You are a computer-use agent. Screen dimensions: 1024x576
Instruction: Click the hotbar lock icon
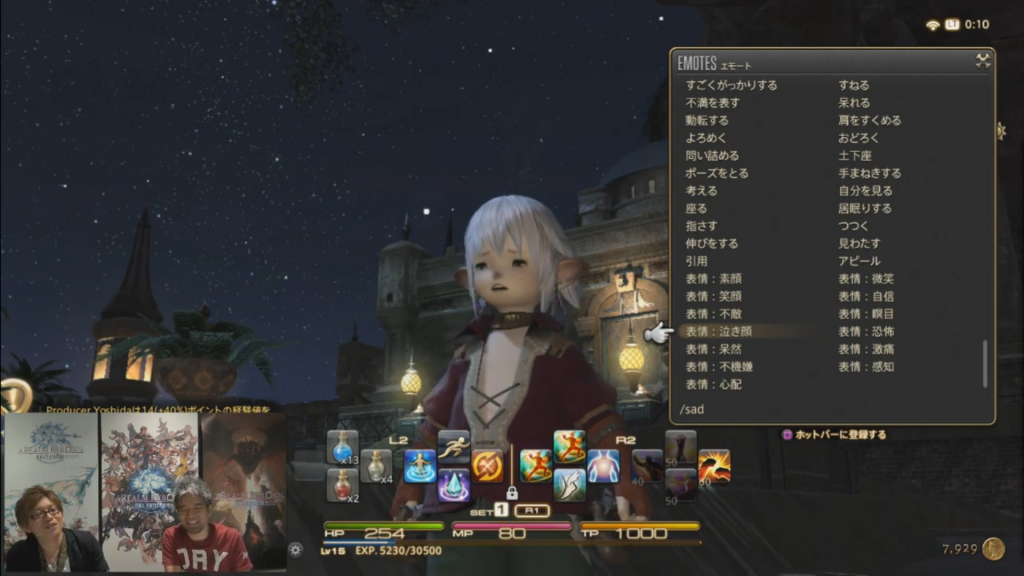pyautogui.click(x=512, y=492)
